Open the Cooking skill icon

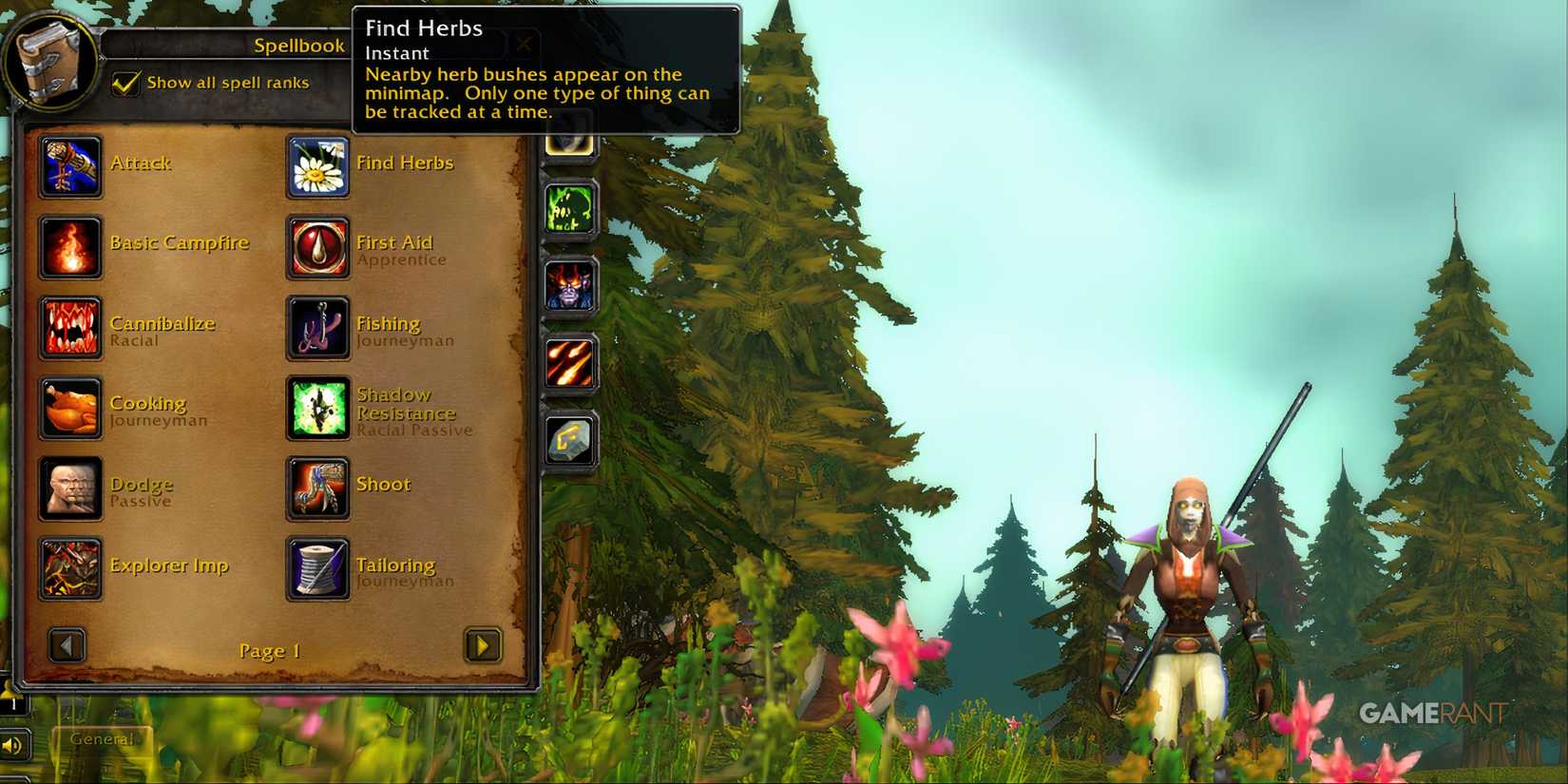70,406
